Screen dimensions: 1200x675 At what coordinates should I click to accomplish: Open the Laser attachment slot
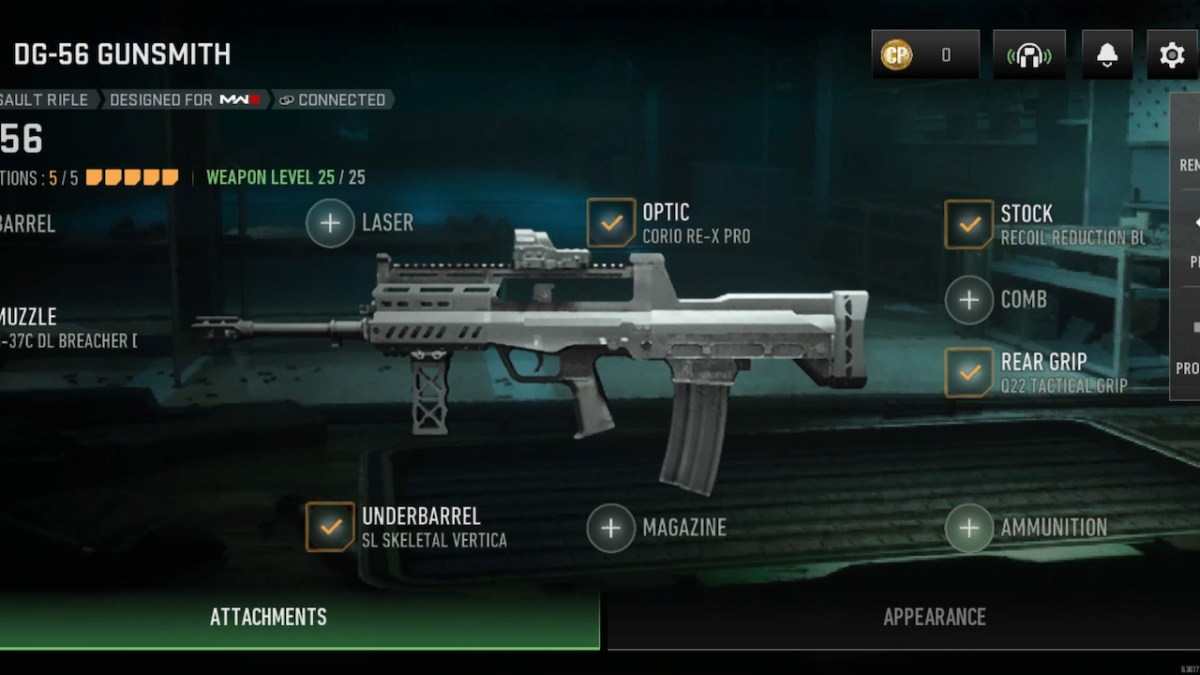(x=331, y=223)
